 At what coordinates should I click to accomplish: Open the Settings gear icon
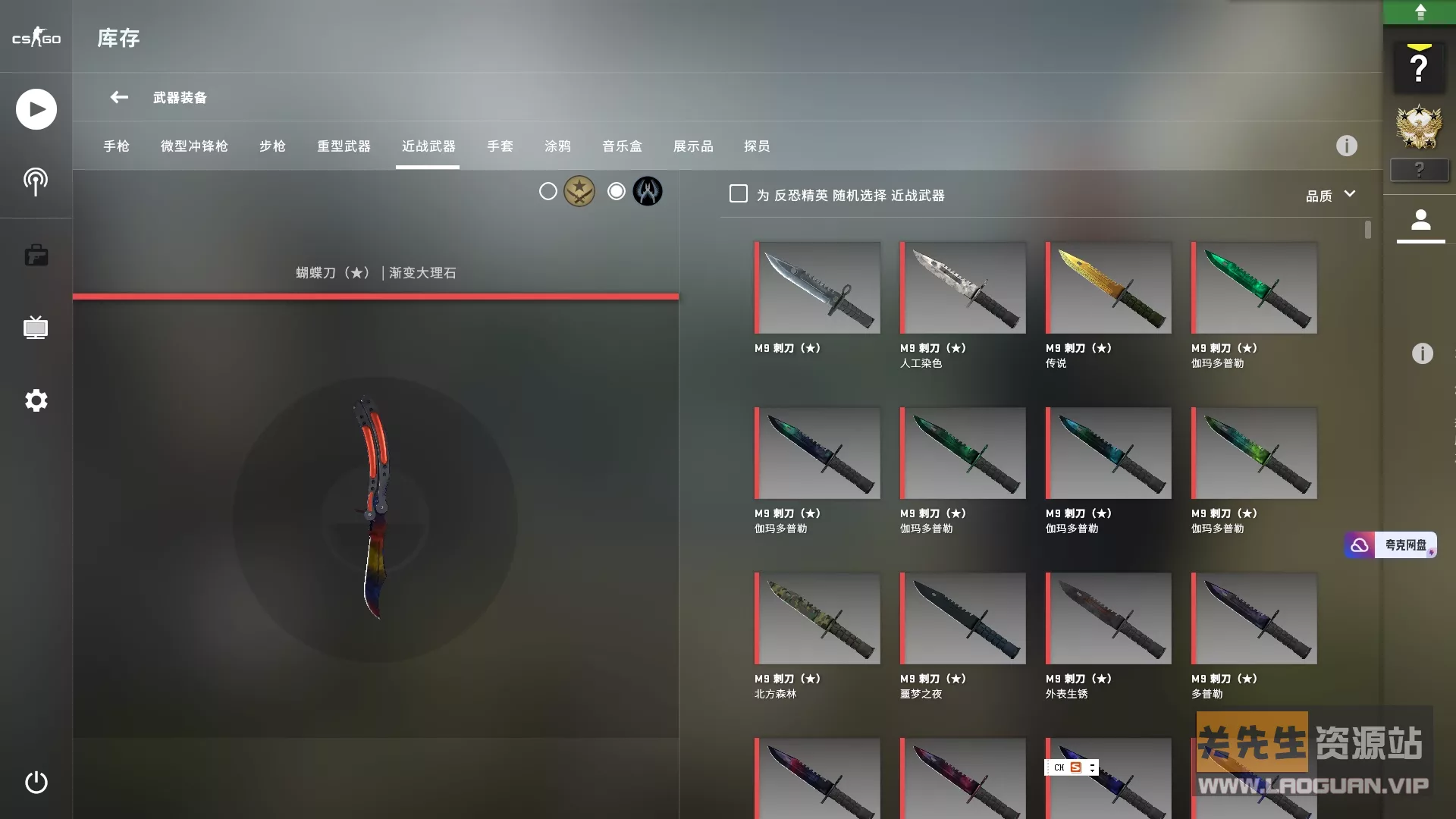click(x=36, y=400)
